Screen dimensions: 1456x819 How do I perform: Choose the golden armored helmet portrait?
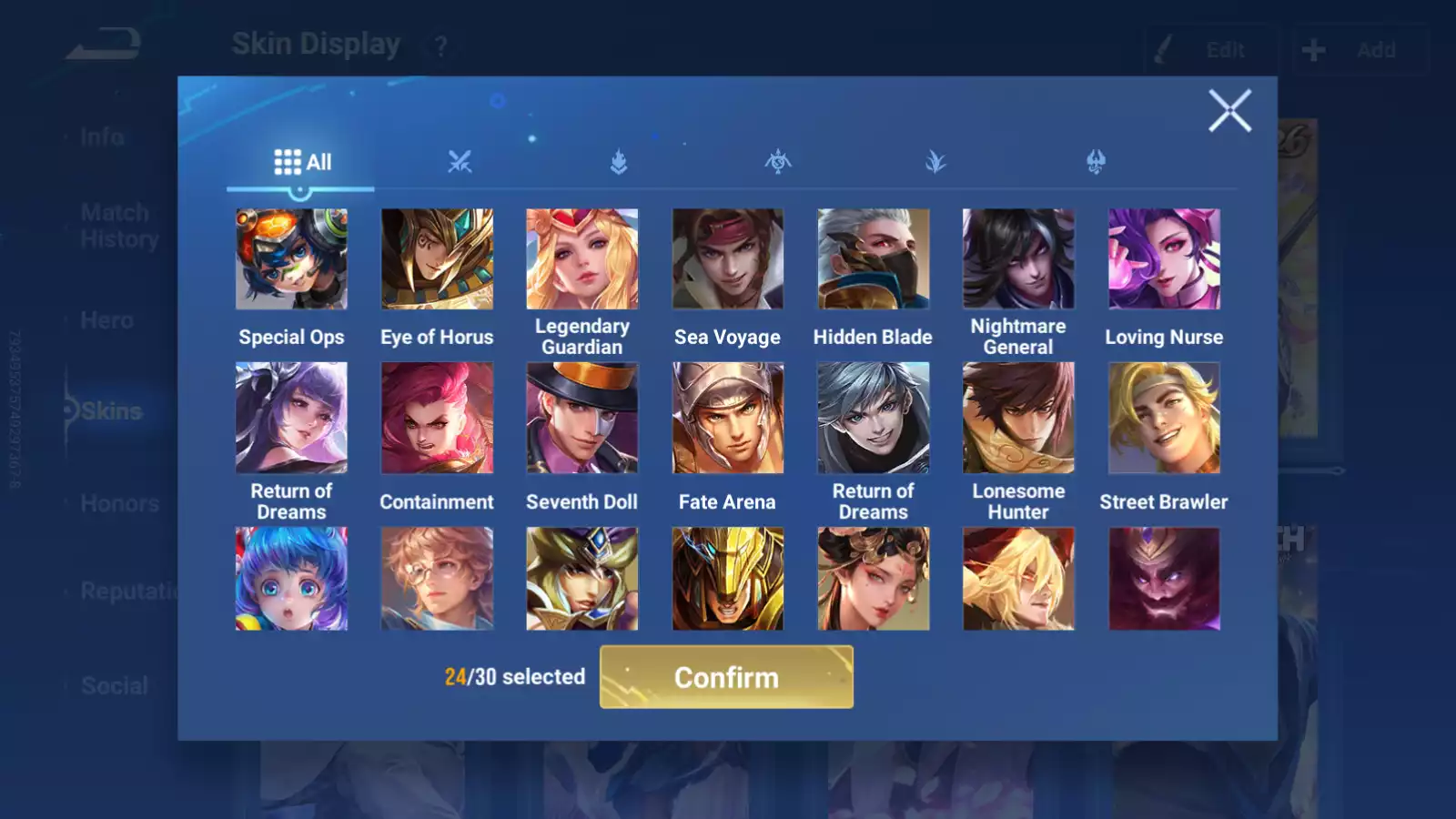[x=727, y=579]
